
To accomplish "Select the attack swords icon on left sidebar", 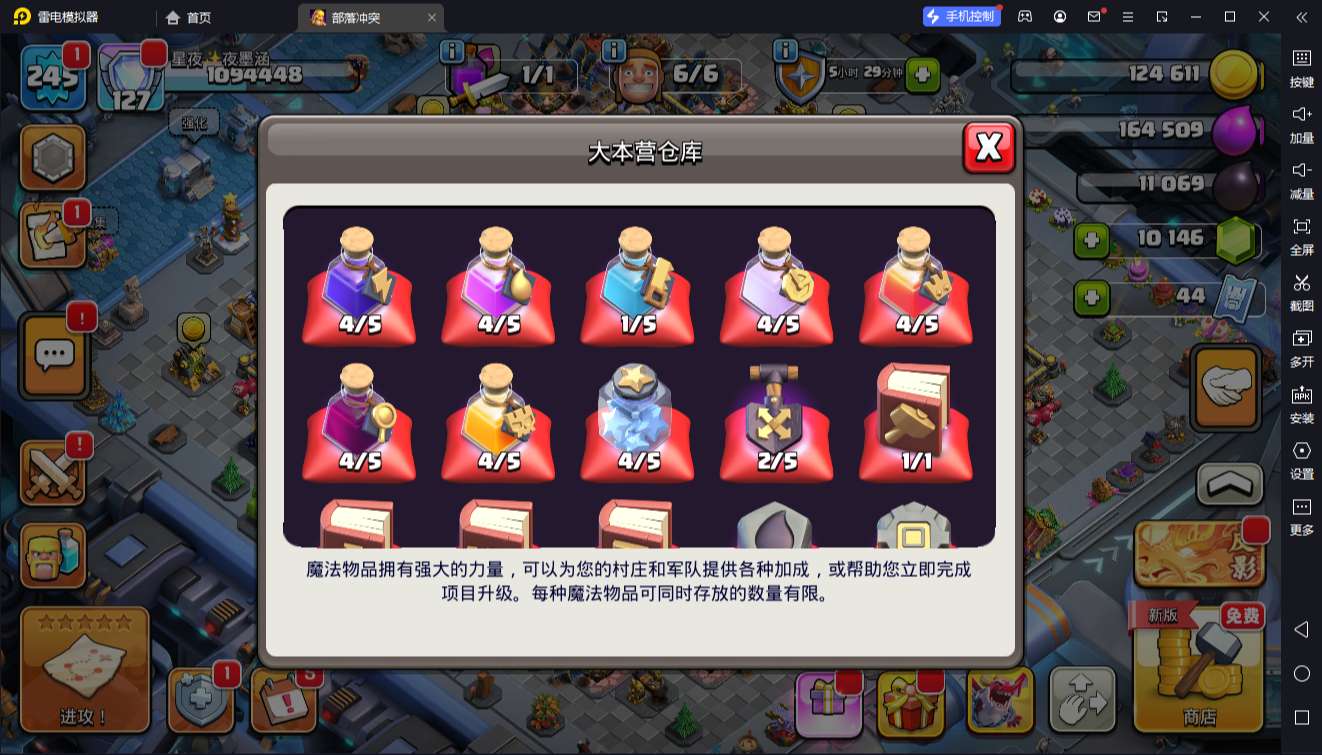I will (54, 470).
